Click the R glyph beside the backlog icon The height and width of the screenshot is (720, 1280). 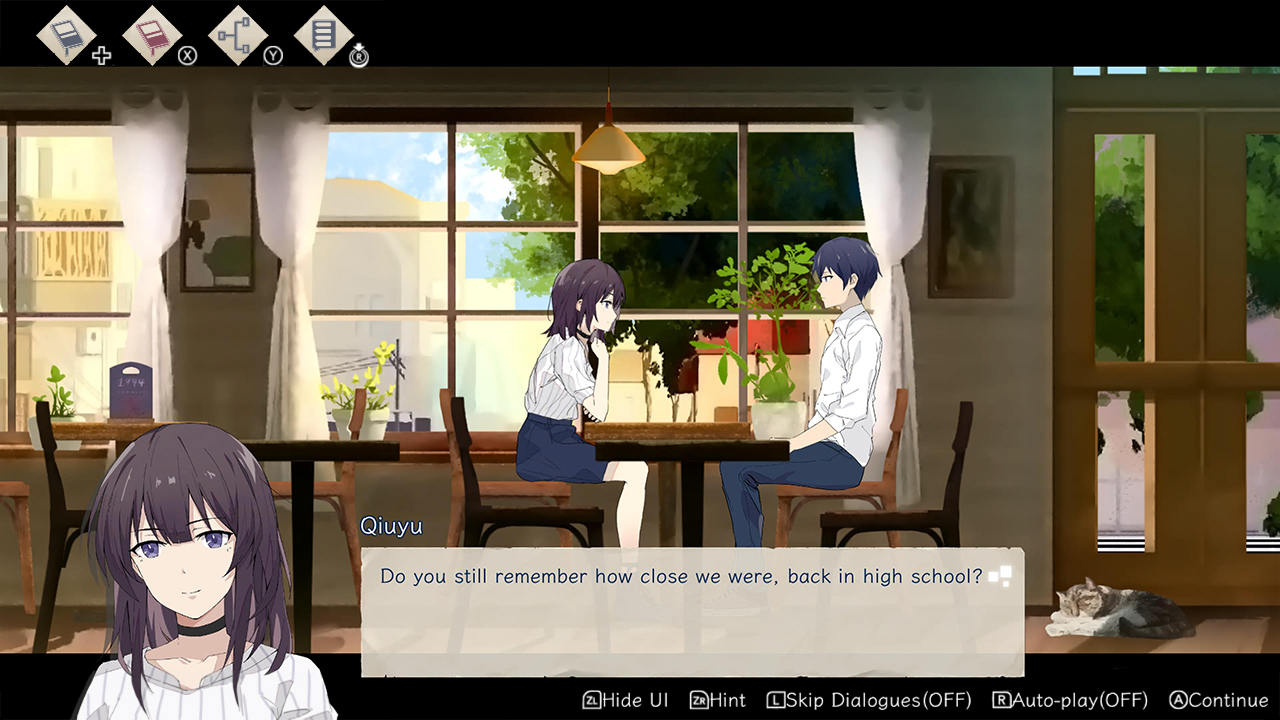[356, 58]
